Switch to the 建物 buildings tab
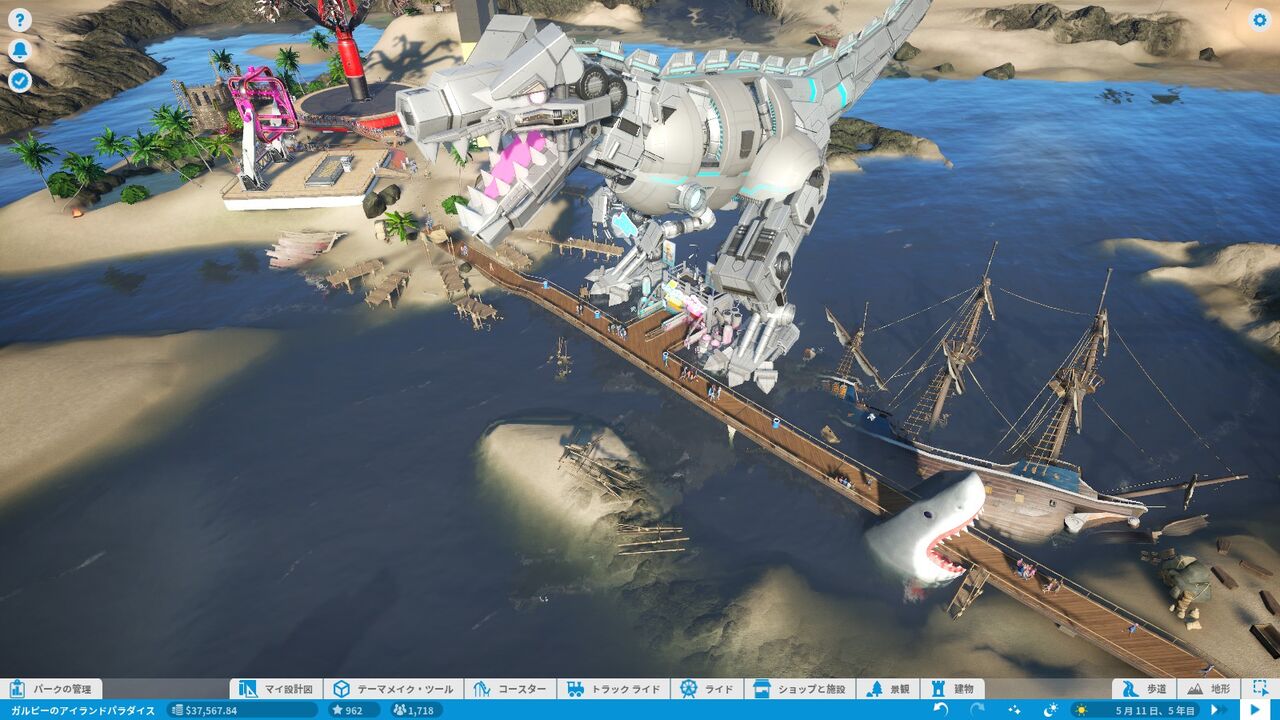This screenshot has height=720, width=1280. 952,689
